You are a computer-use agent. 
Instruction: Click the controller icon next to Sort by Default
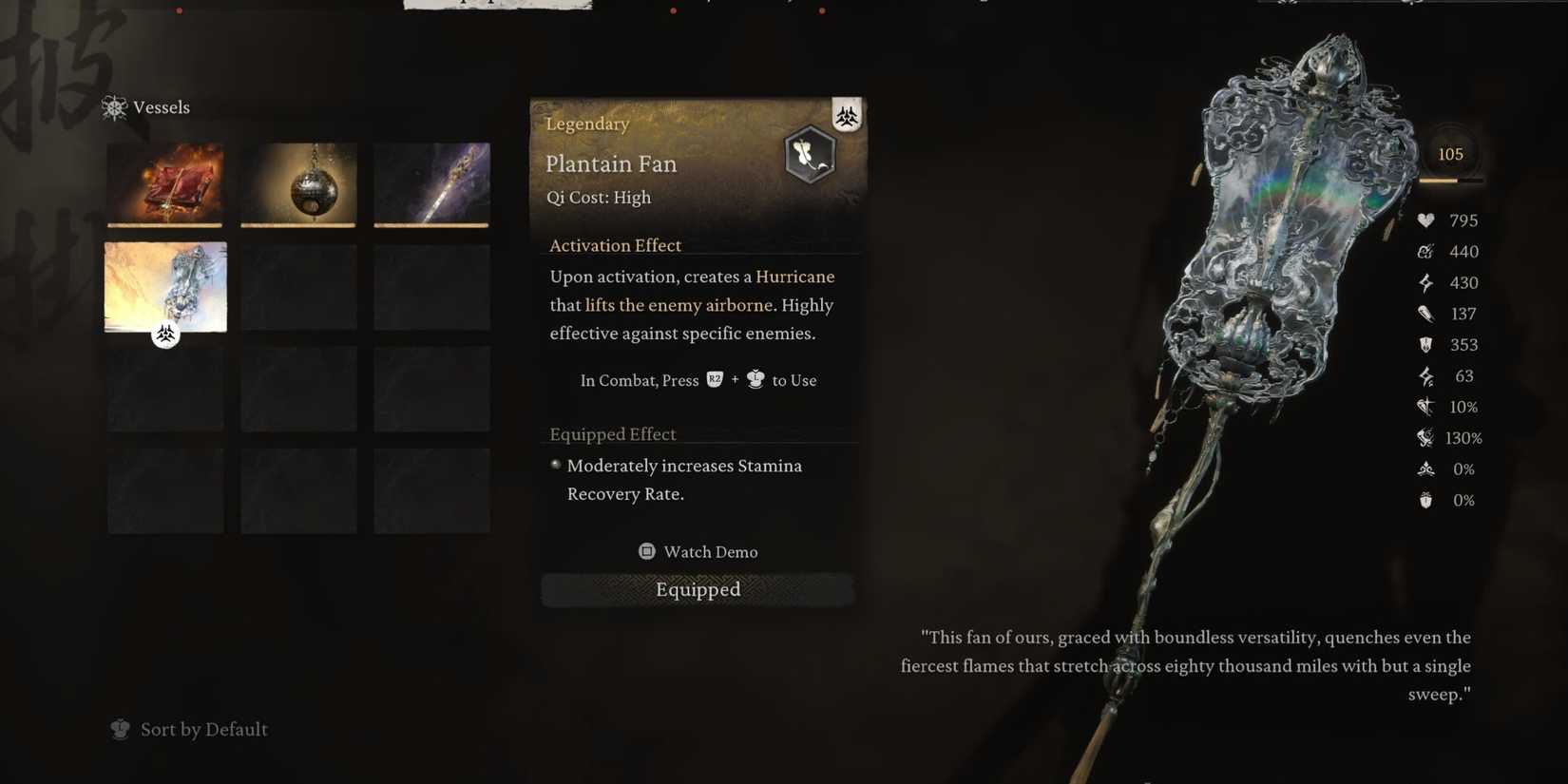pyautogui.click(x=120, y=729)
